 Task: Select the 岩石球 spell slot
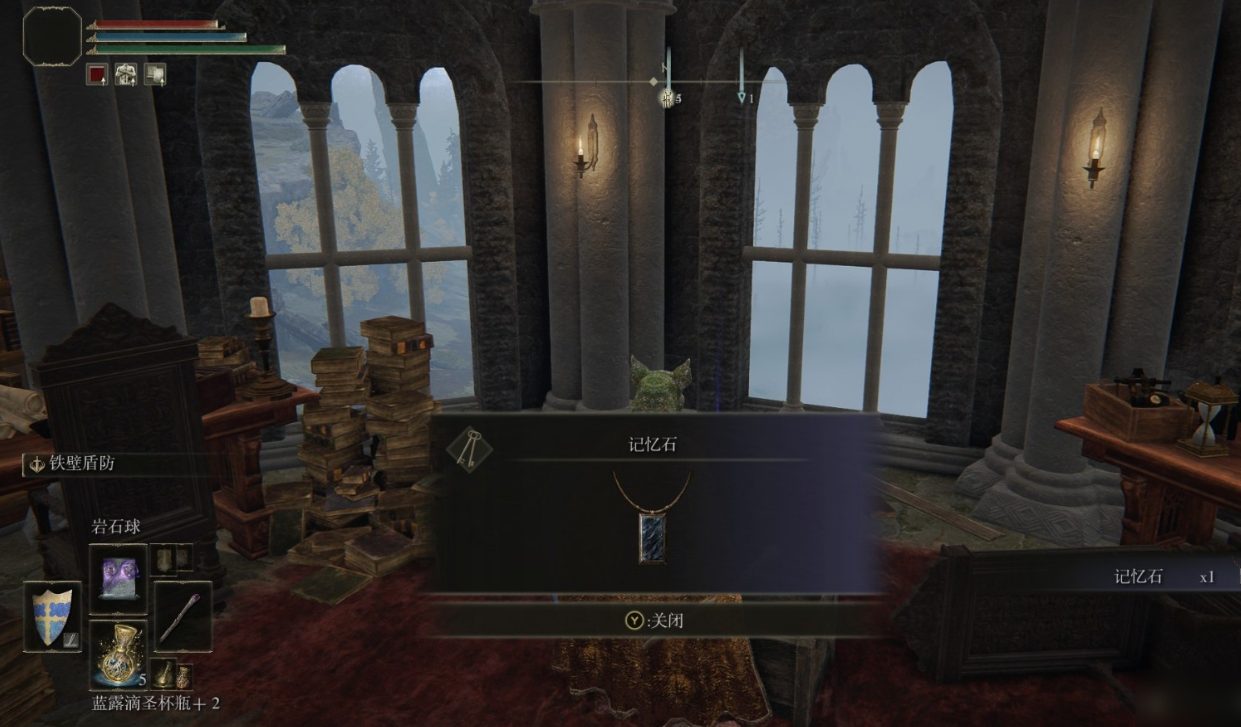click(118, 577)
